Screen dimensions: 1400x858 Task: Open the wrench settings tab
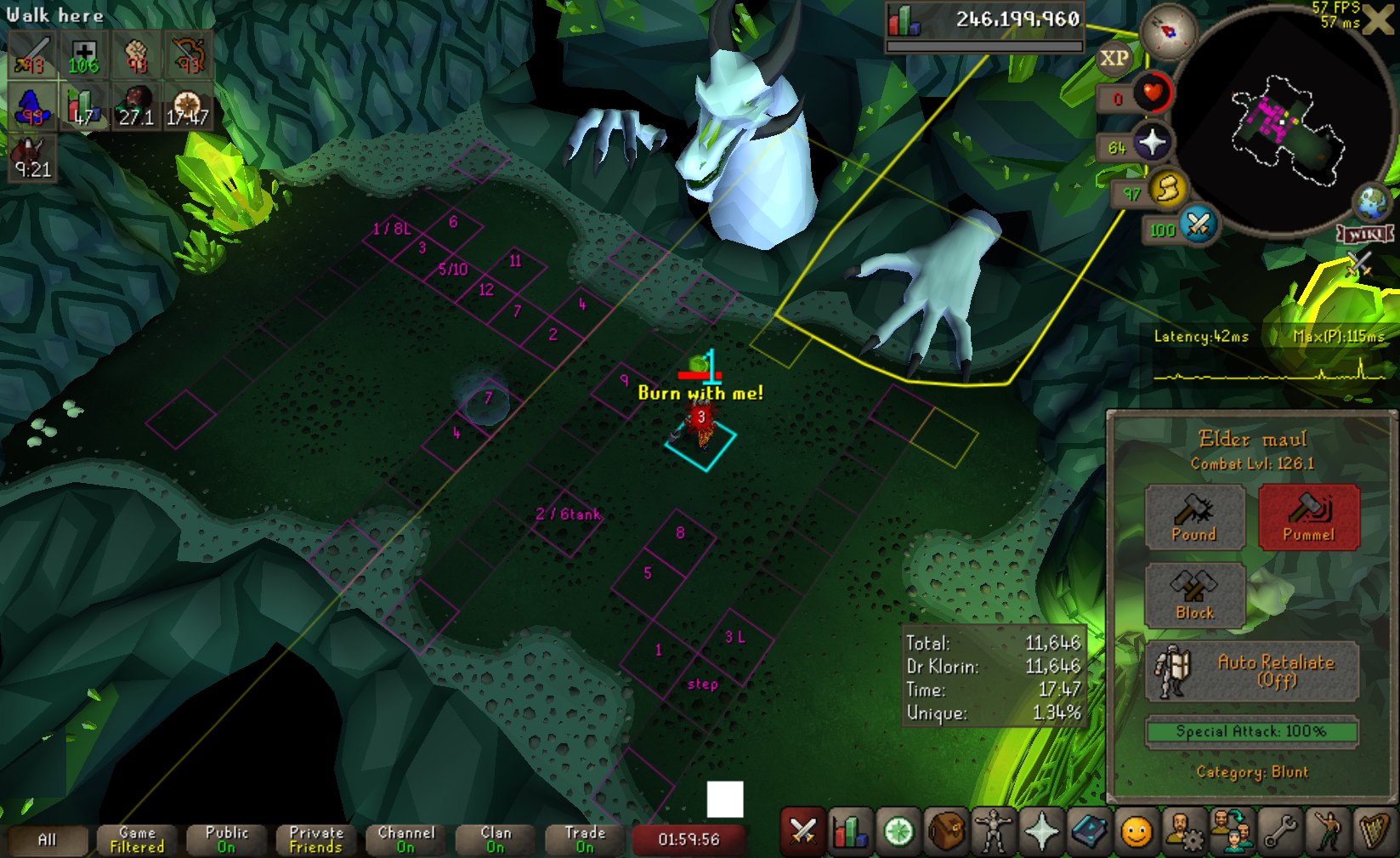point(1279,832)
